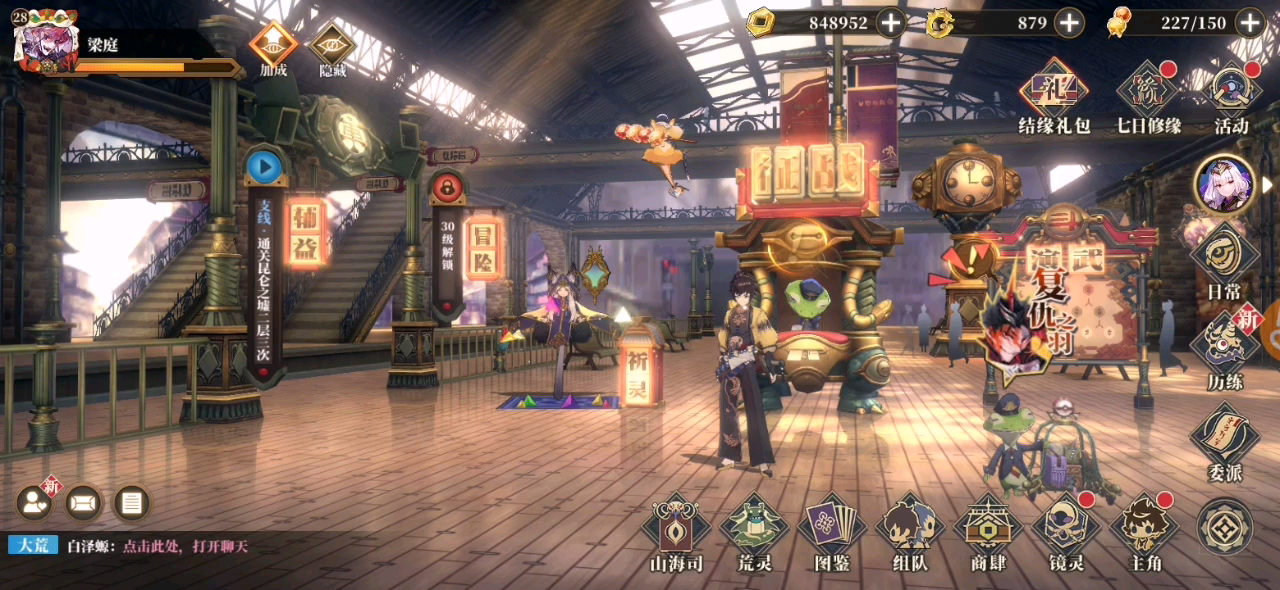The image size is (1280, 590).
Task: Open the 主角 protagonist menu
Action: [x=1144, y=532]
